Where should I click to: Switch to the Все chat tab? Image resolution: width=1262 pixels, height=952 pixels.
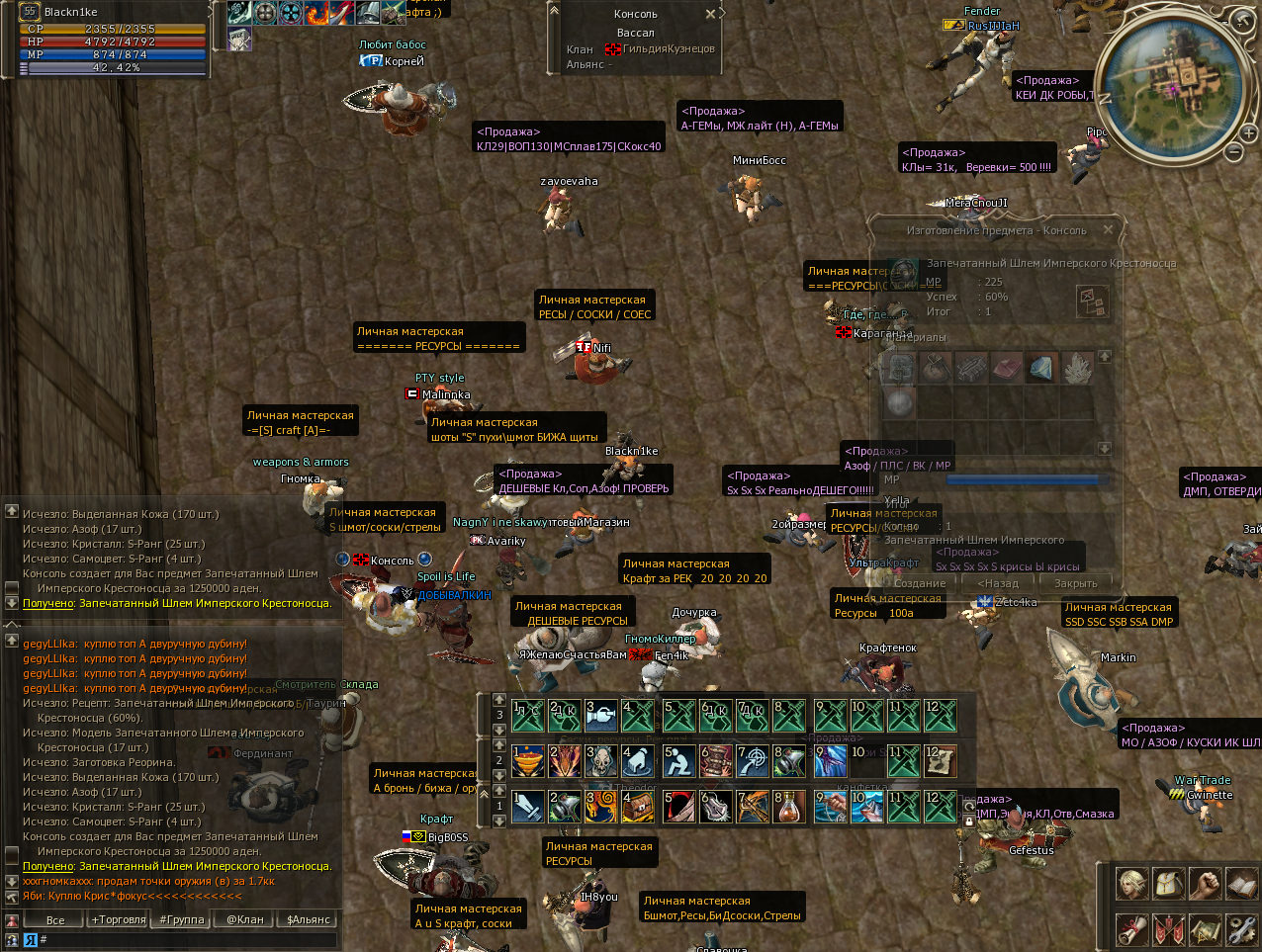pyautogui.click(x=55, y=919)
